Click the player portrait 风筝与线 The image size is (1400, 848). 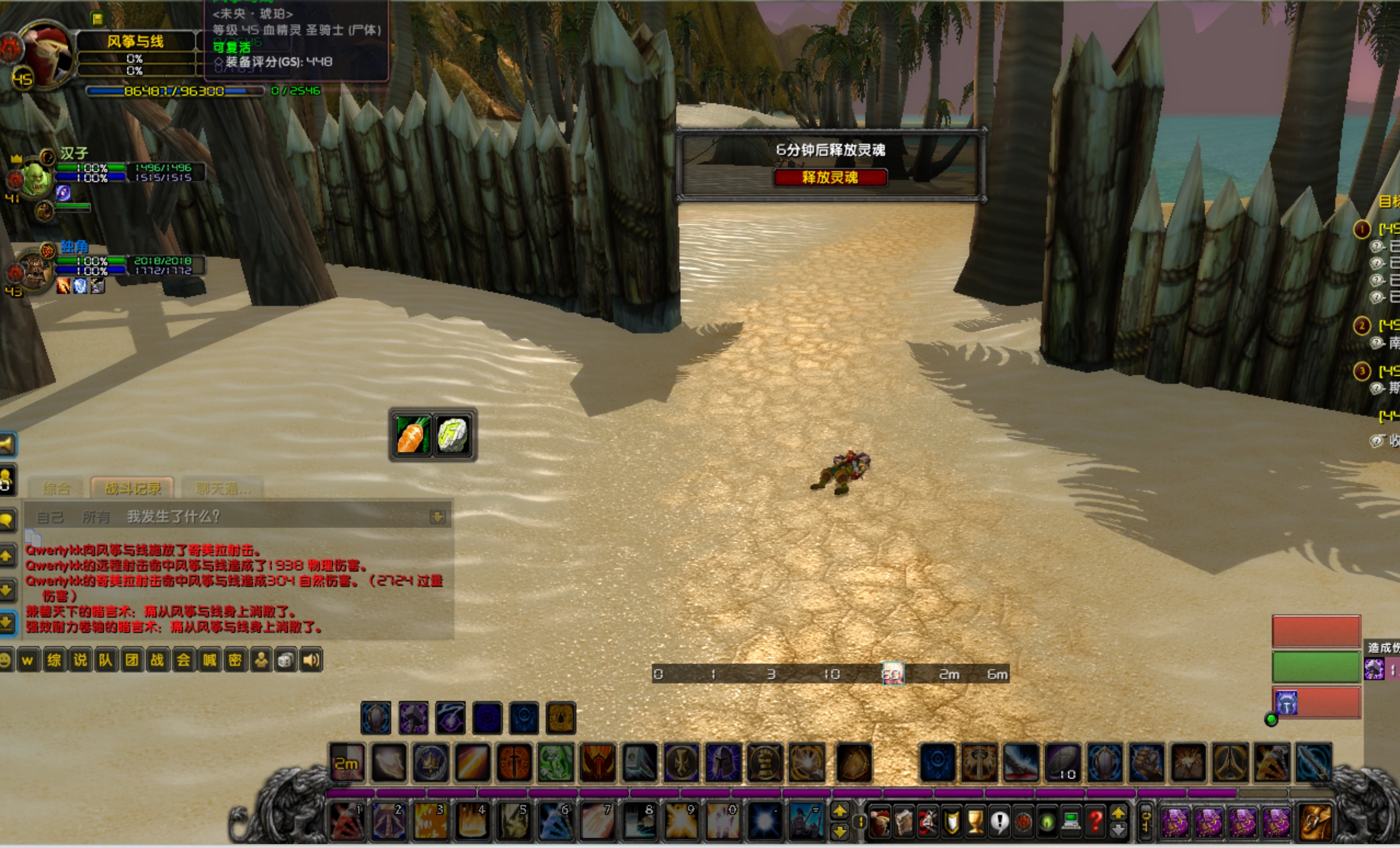[46, 54]
